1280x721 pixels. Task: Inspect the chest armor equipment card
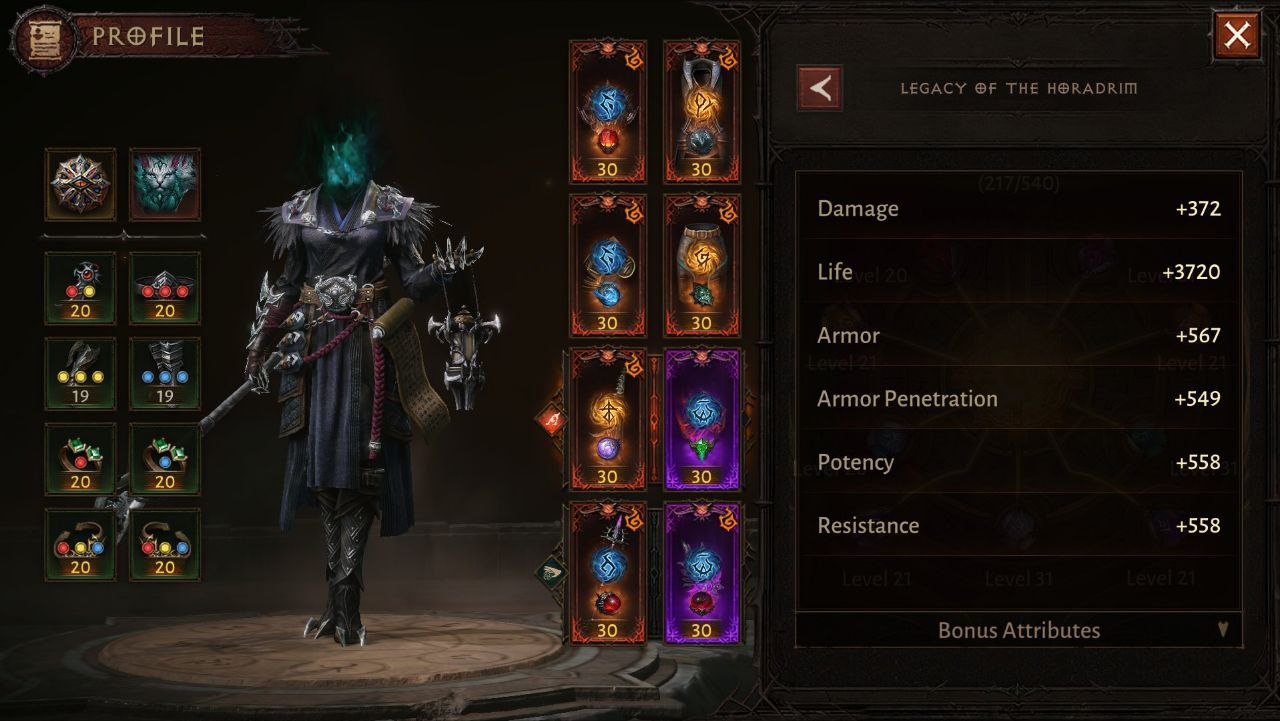pos(701,111)
